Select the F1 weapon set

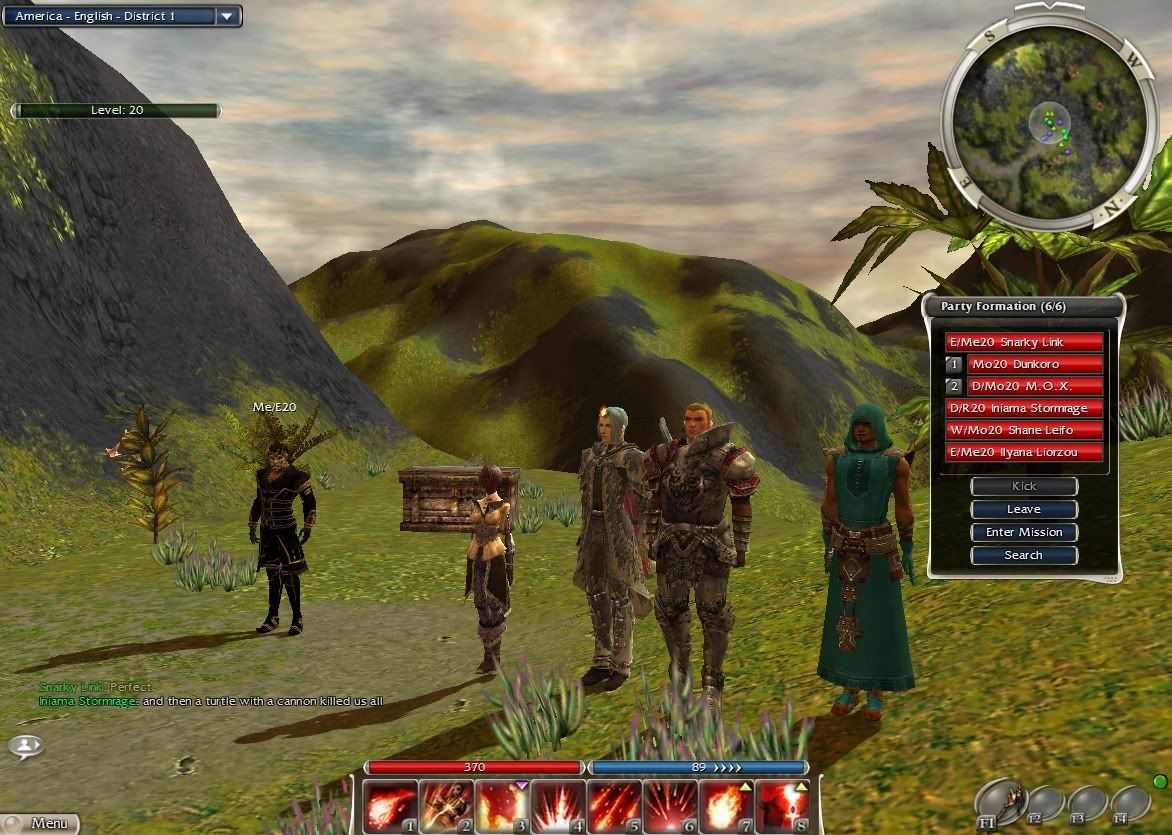tap(999, 803)
